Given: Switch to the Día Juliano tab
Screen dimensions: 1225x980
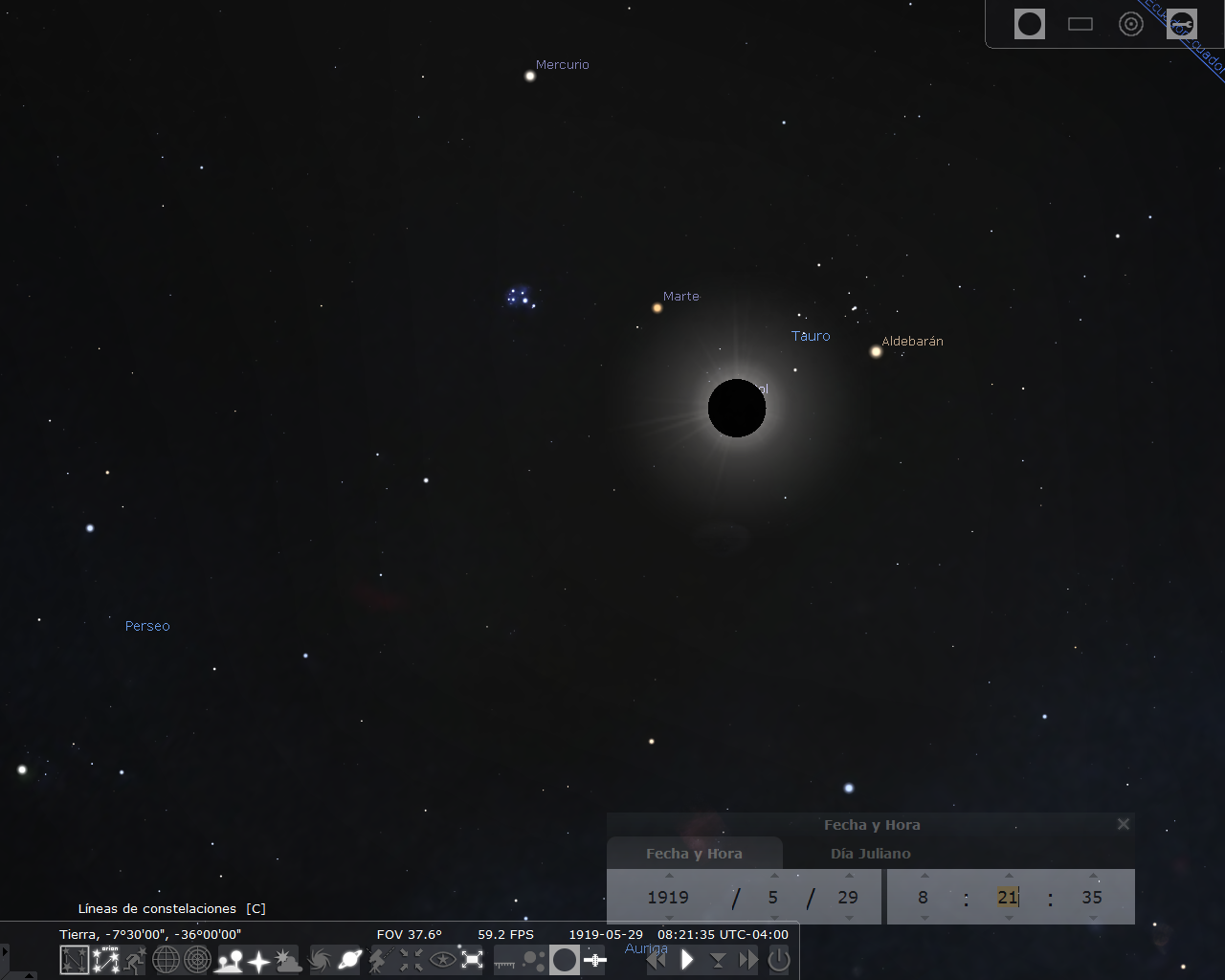Looking at the screenshot, I should pos(871,853).
